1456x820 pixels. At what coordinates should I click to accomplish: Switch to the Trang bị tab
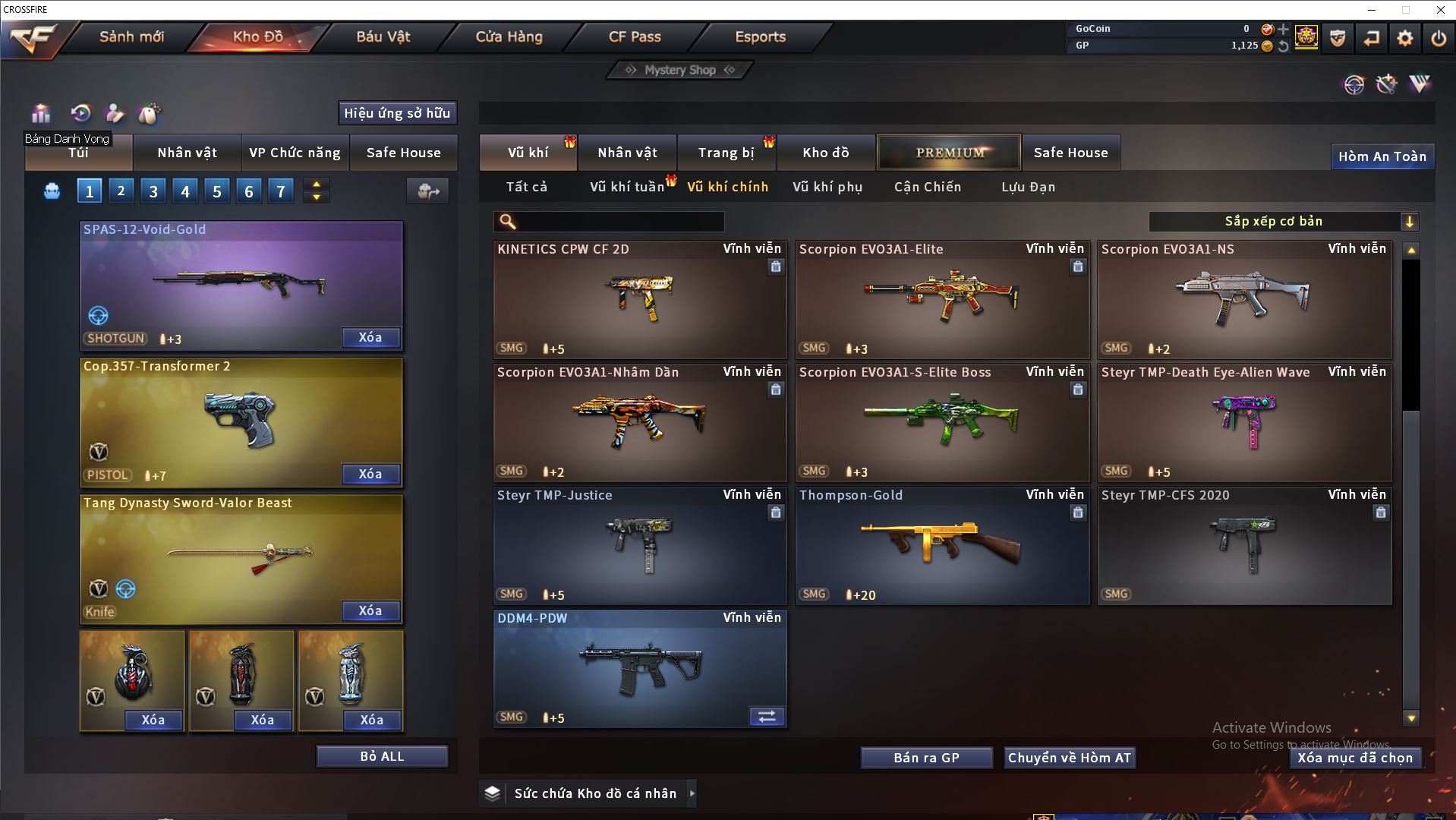[726, 153]
